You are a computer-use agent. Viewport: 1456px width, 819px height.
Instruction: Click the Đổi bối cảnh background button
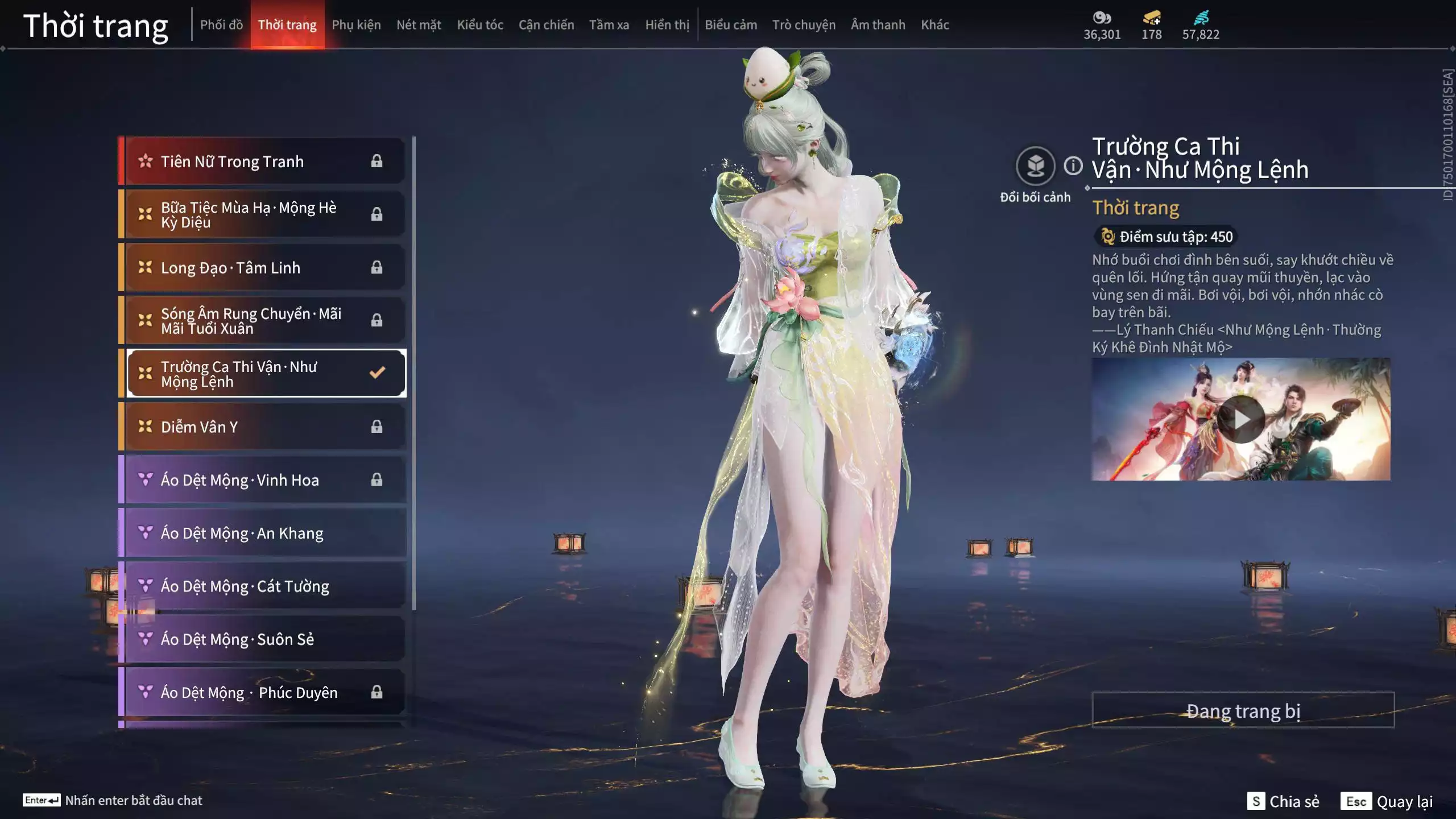pos(1035,166)
